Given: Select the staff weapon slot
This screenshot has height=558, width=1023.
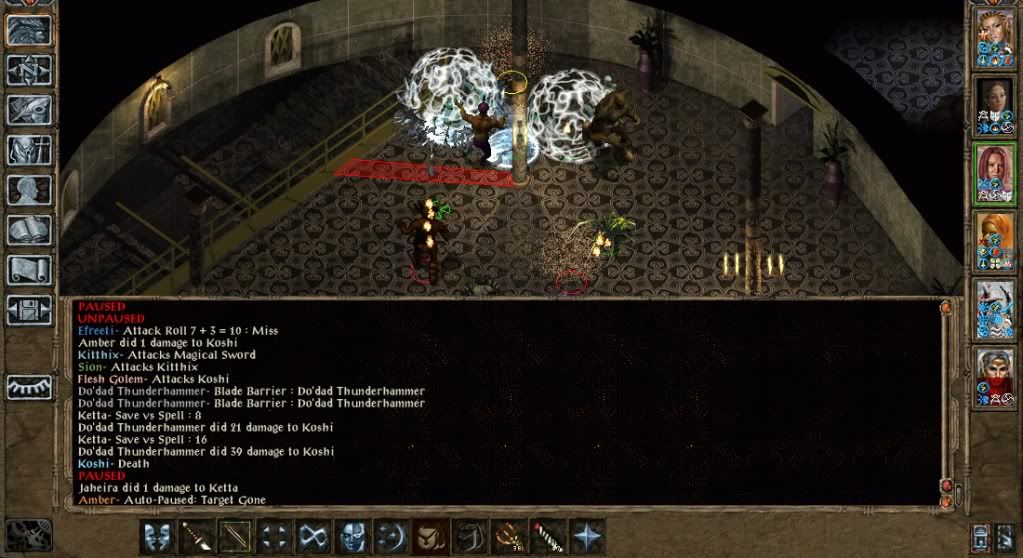Looking at the screenshot, I should (x=234, y=535).
